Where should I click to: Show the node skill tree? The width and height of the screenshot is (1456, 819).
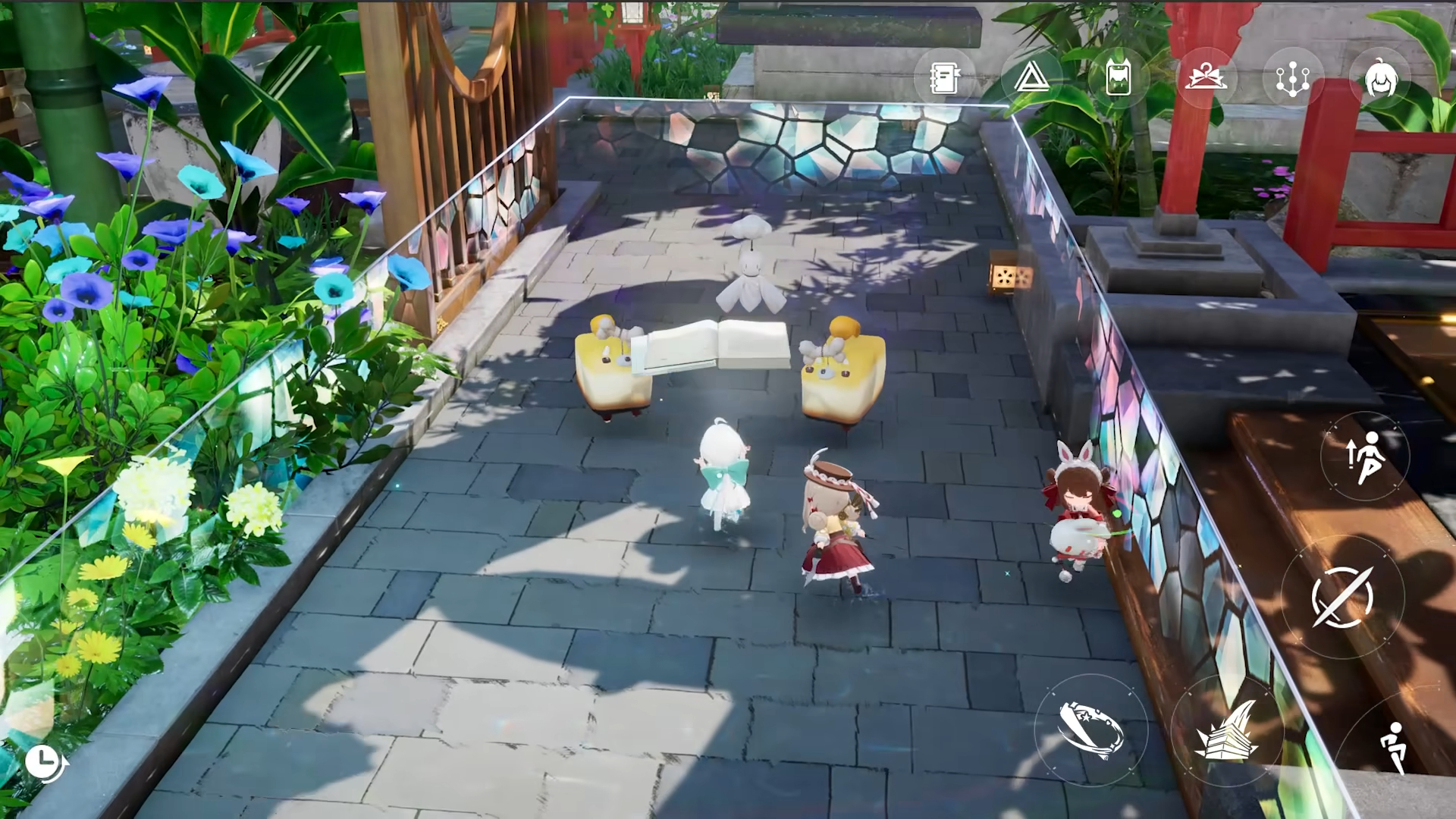click(1293, 78)
